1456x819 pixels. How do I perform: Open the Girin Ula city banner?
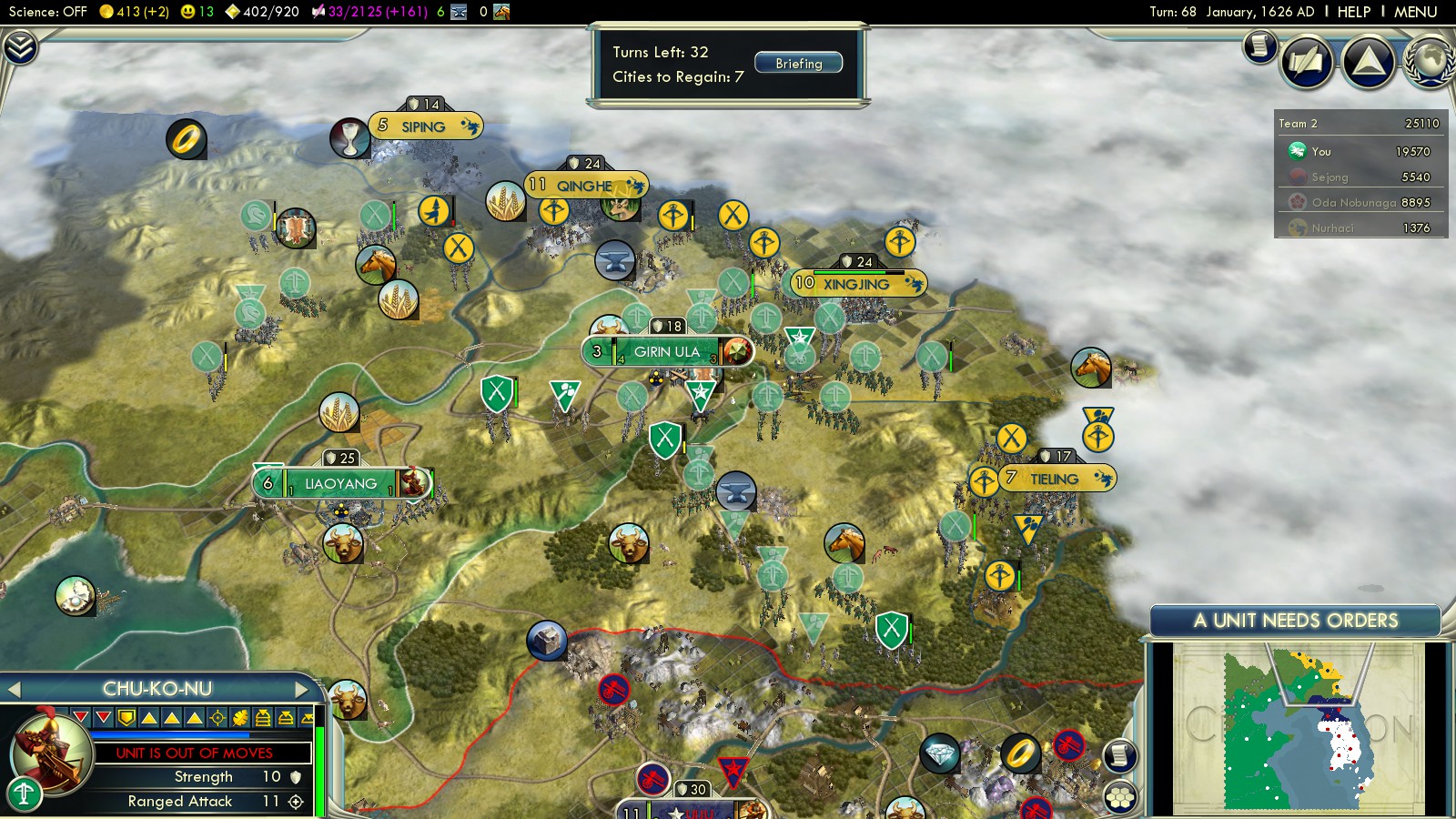(x=666, y=352)
